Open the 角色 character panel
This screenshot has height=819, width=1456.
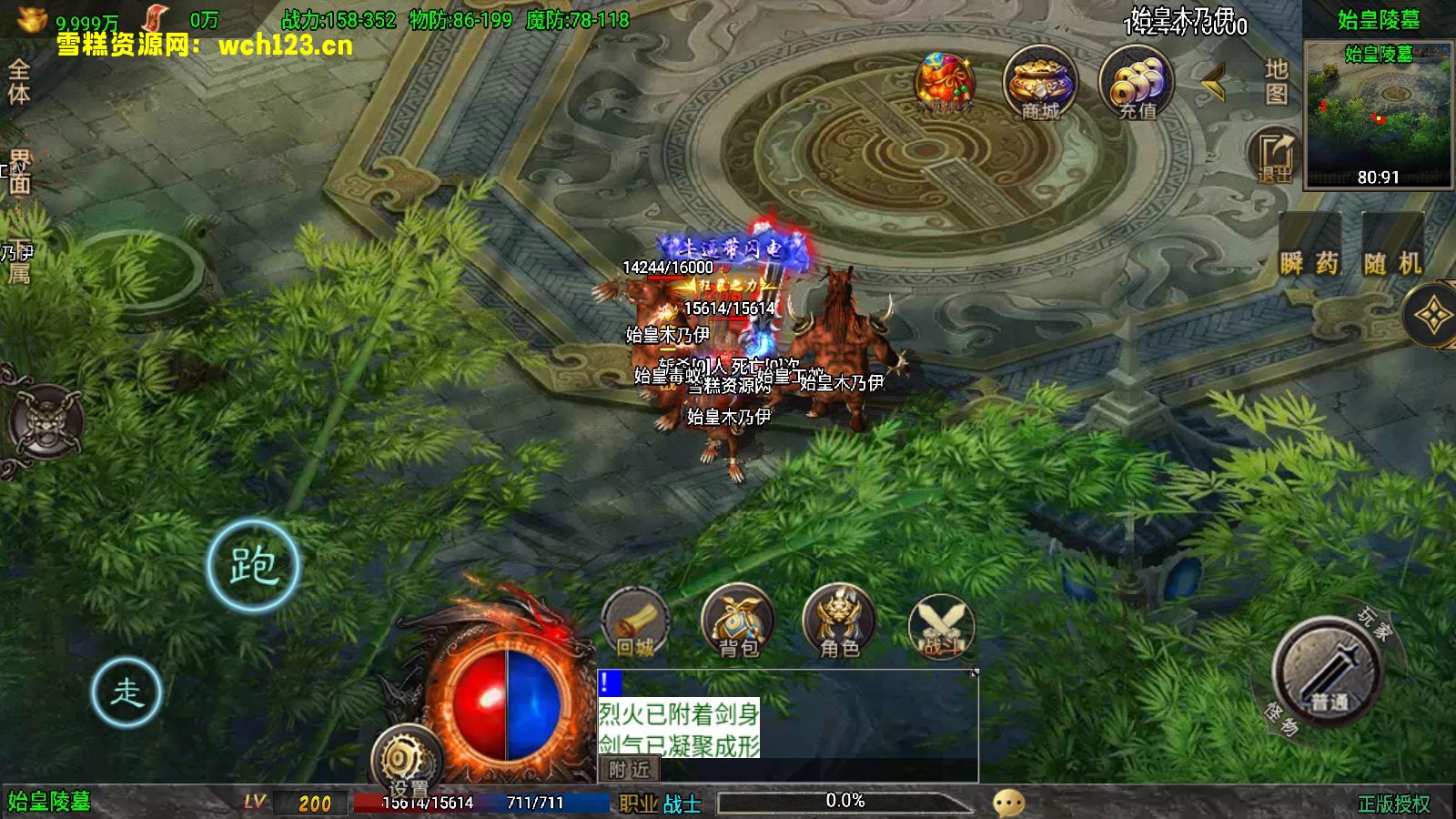pos(839,623)
